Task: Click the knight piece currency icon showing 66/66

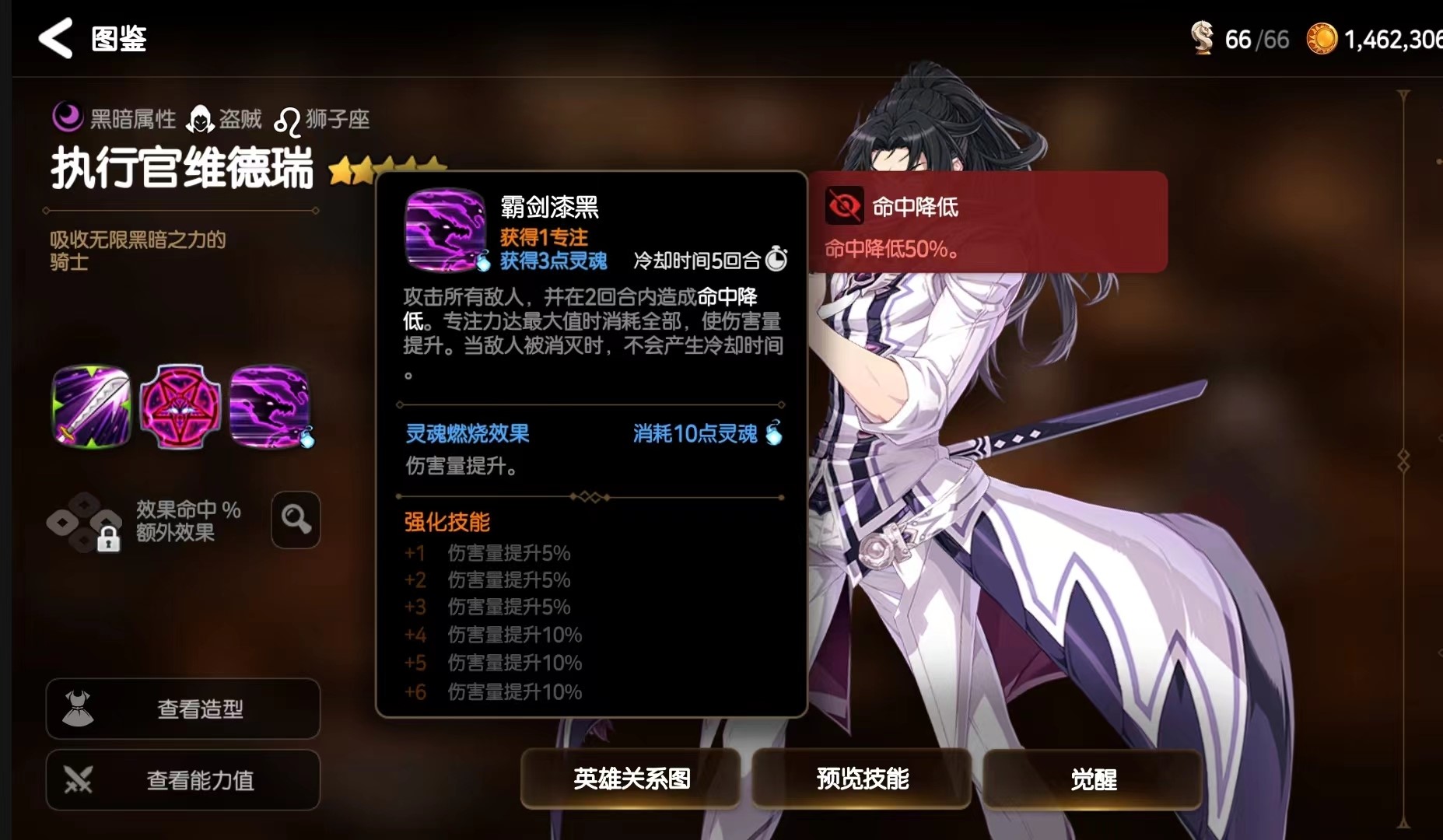Action: 1202,37
